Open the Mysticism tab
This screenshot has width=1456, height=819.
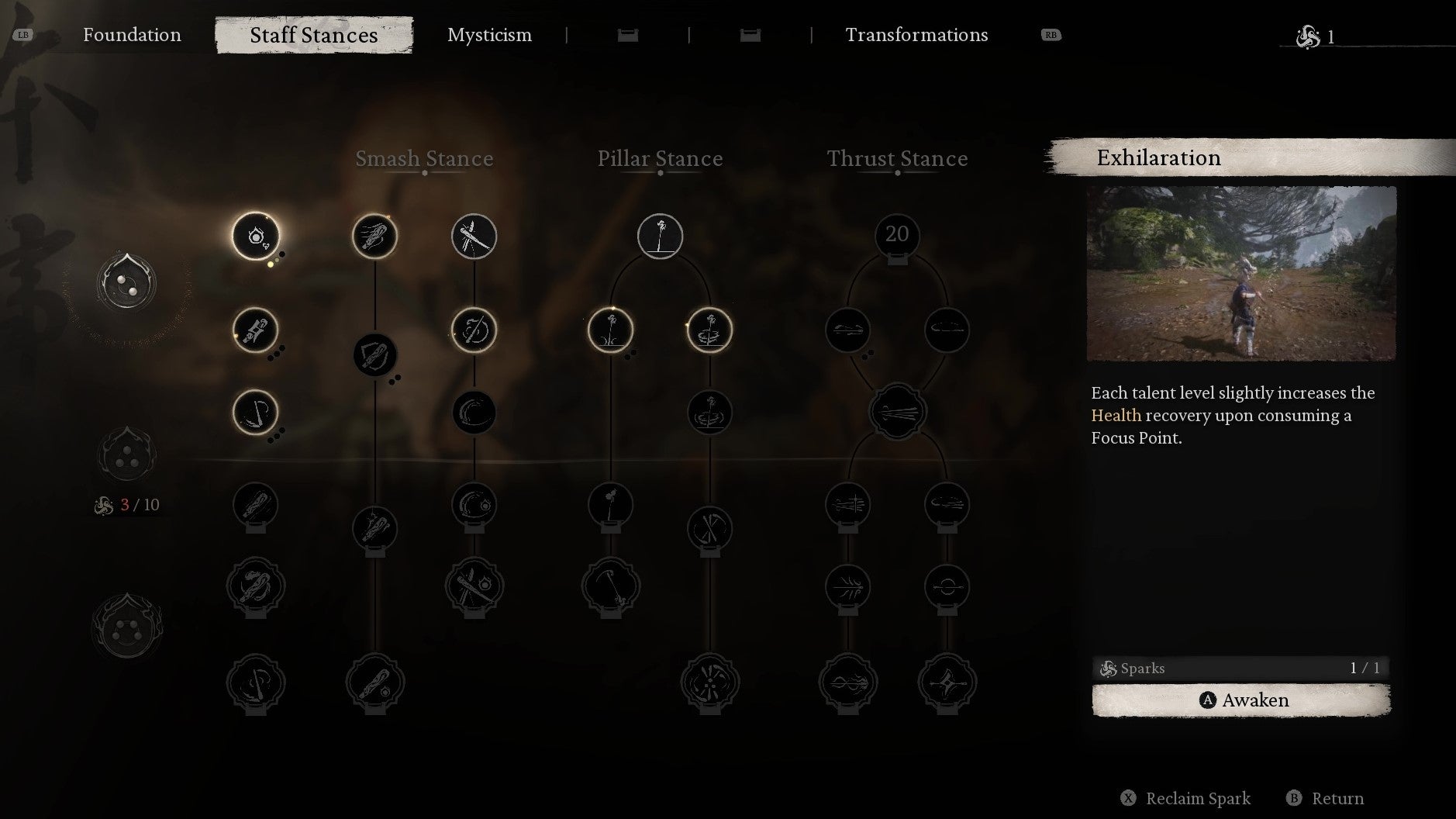[489, 35]
